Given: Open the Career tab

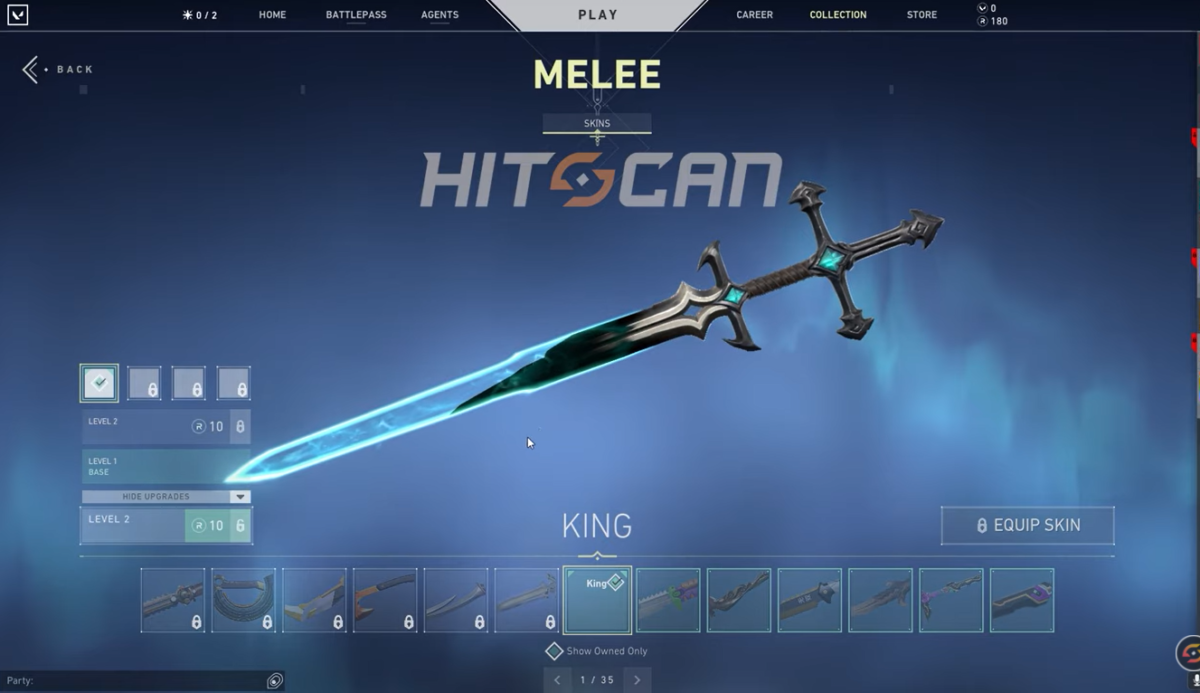Looking at the screenshot, I should click(754, 15).
